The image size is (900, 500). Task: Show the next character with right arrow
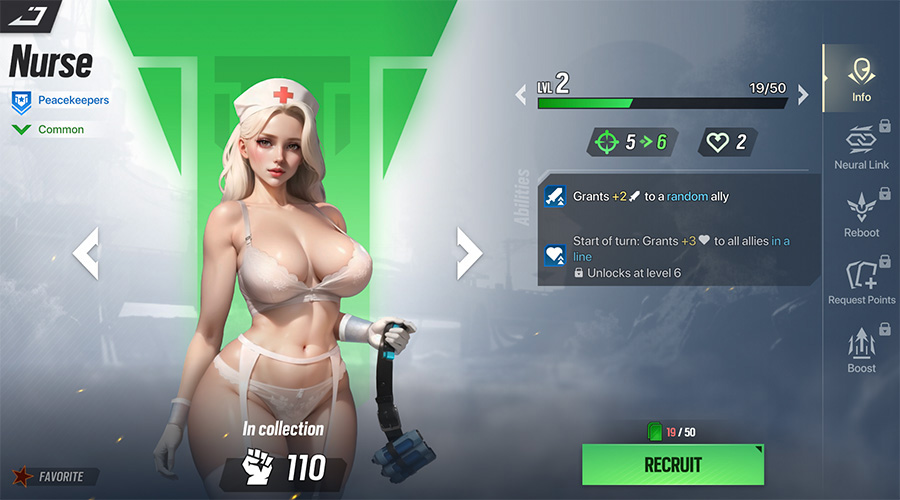tap(468, 253)
